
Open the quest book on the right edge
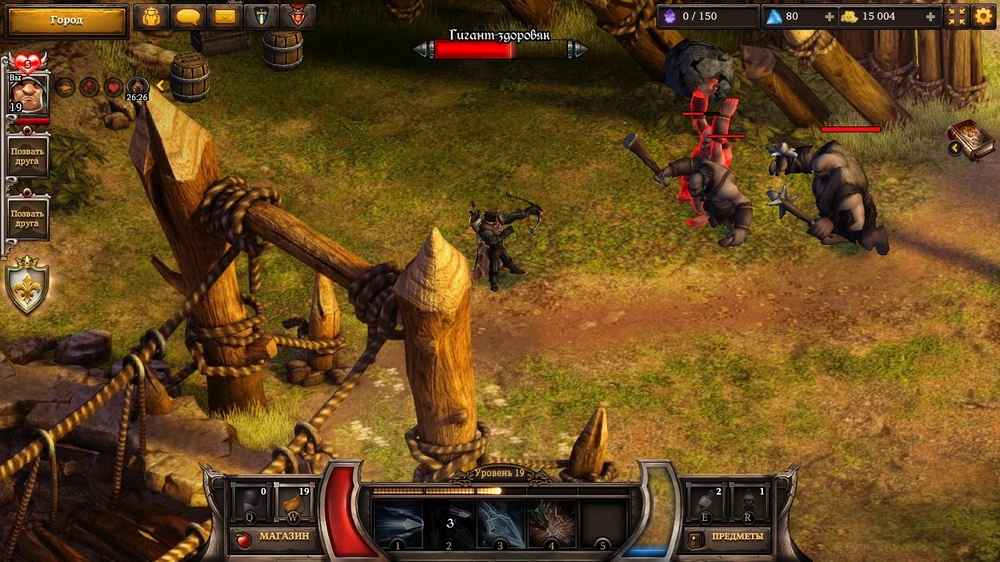(x=973, y=140)
